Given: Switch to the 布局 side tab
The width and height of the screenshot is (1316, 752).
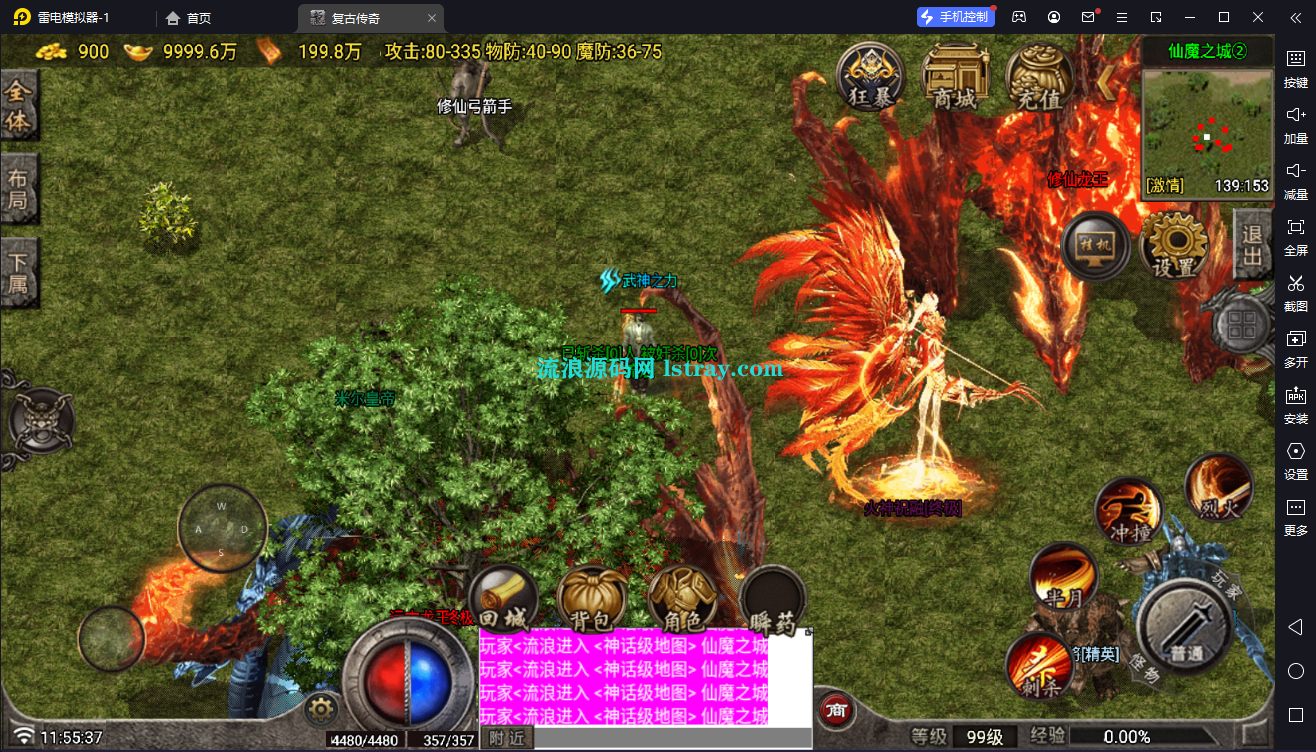Looking at the screenshot, I should (x=19, y=190).
